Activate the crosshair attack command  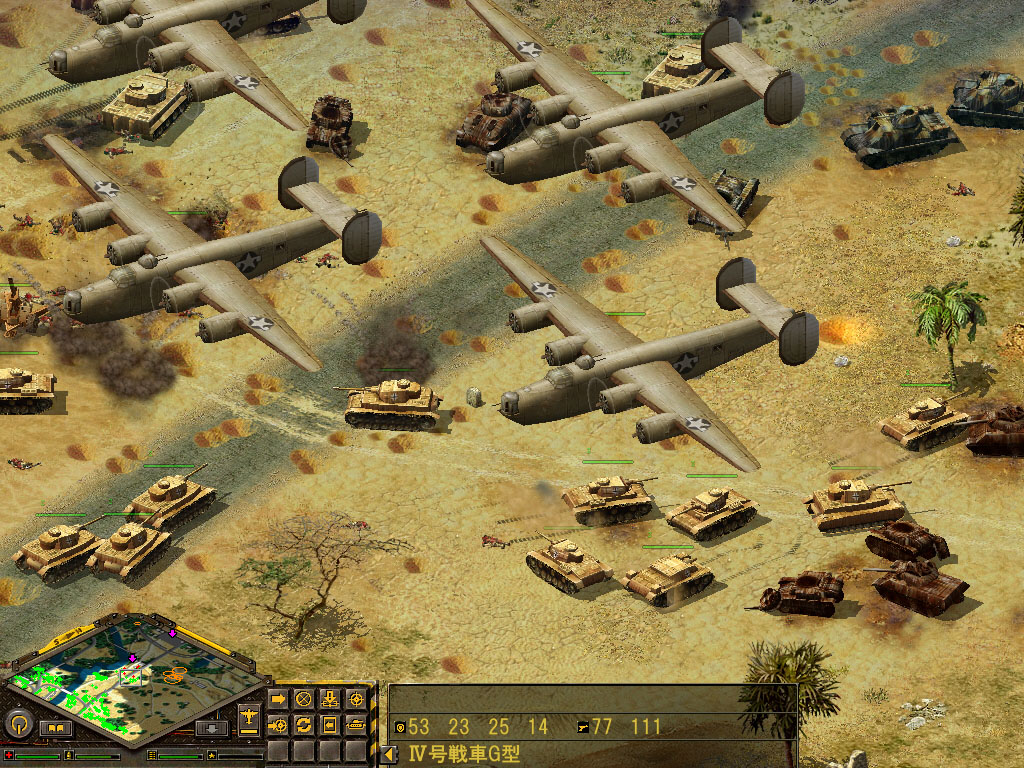click(356, 698)
